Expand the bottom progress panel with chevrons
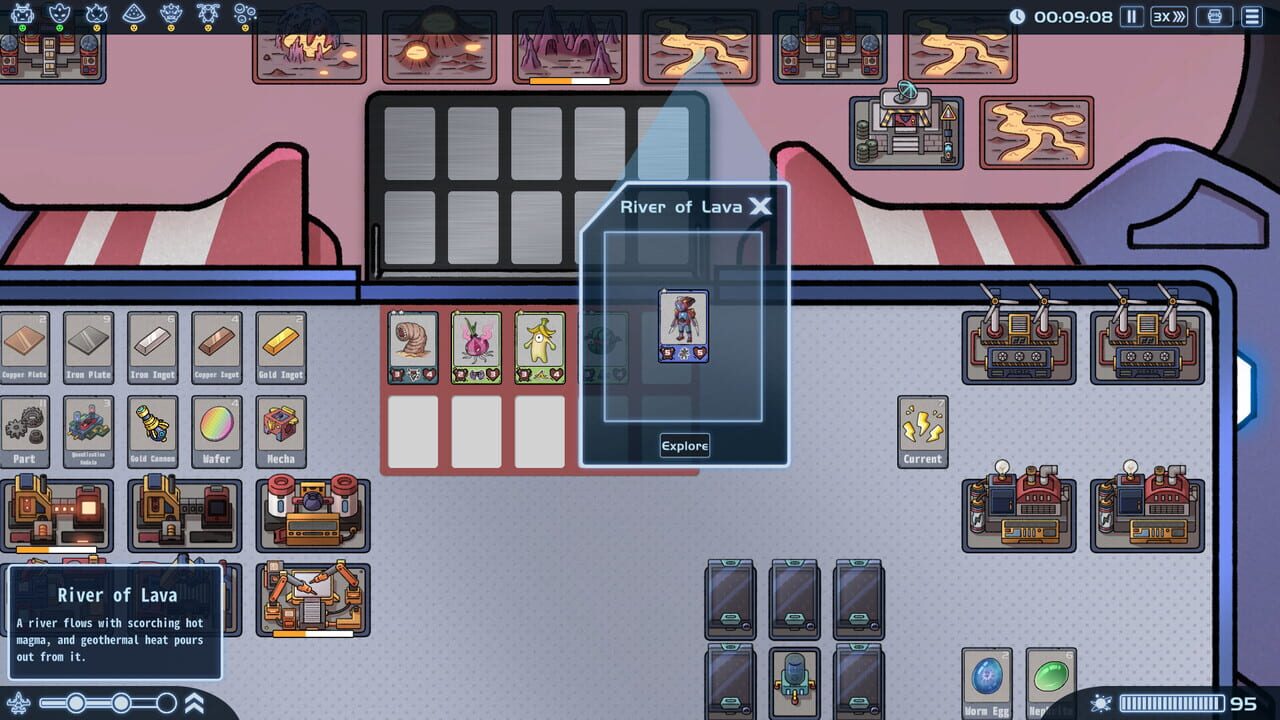The image size is (1280, 720). point(195,702)
